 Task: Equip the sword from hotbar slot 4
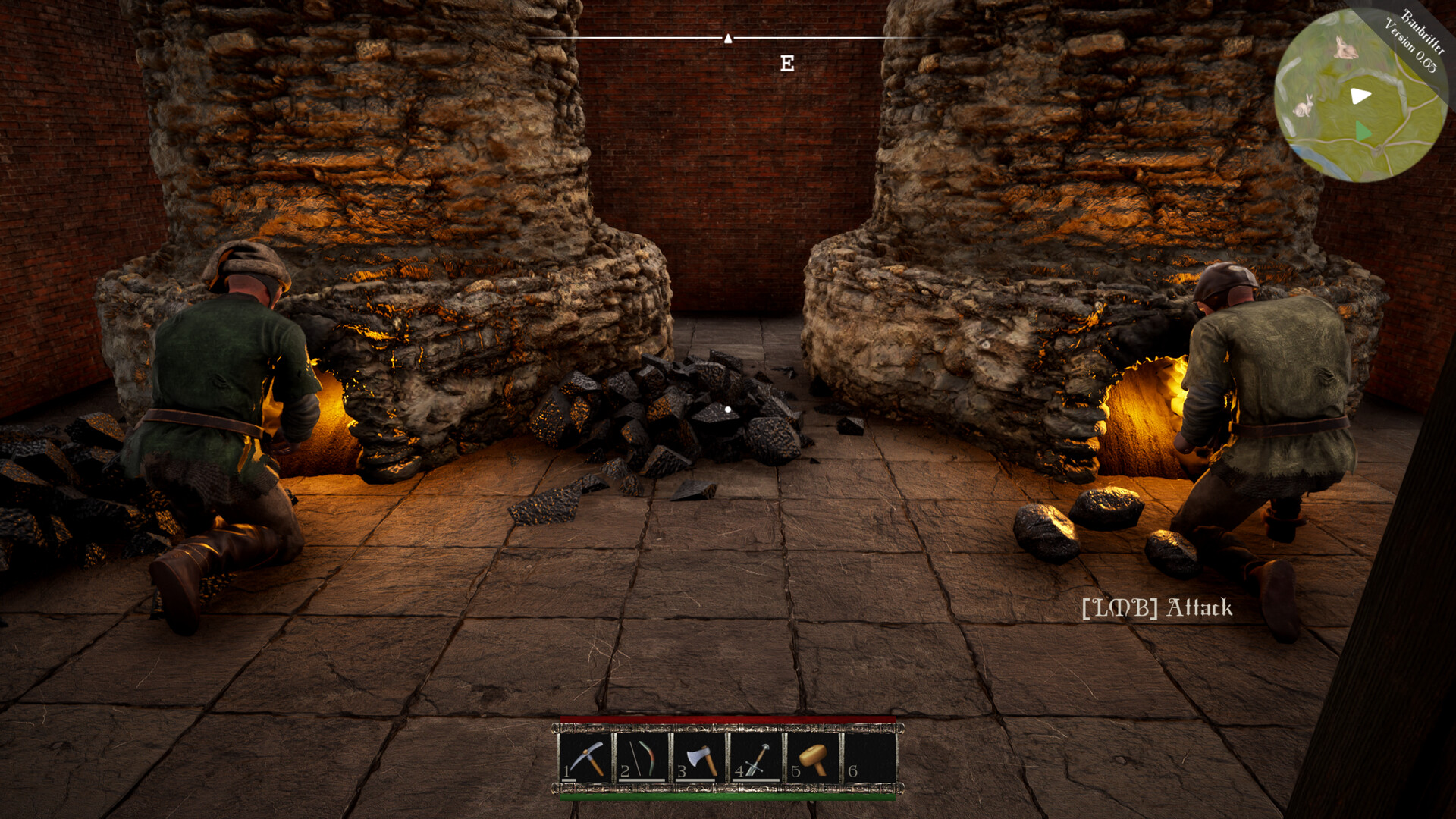[x=754, y=755]
